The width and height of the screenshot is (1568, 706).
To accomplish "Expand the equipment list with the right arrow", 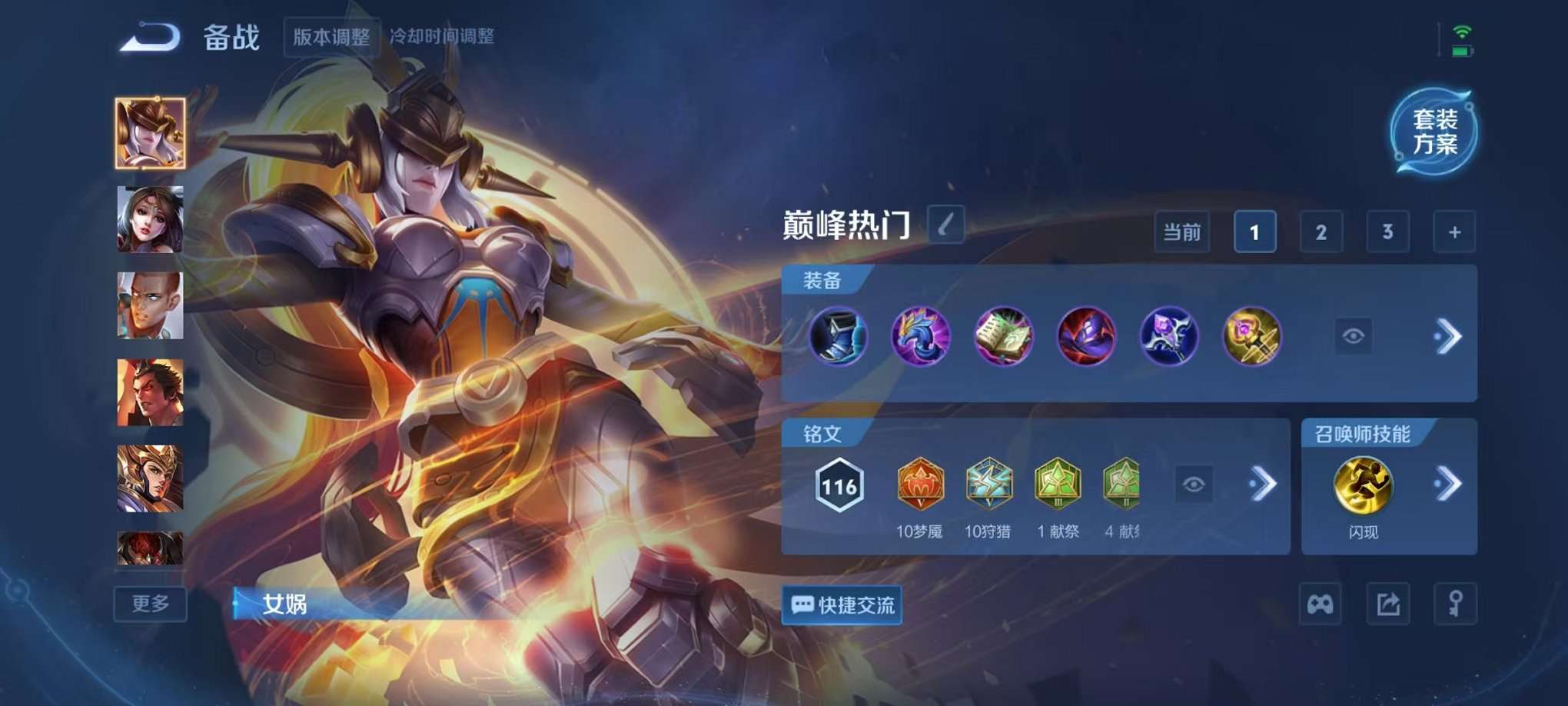I will (1450, 336).
